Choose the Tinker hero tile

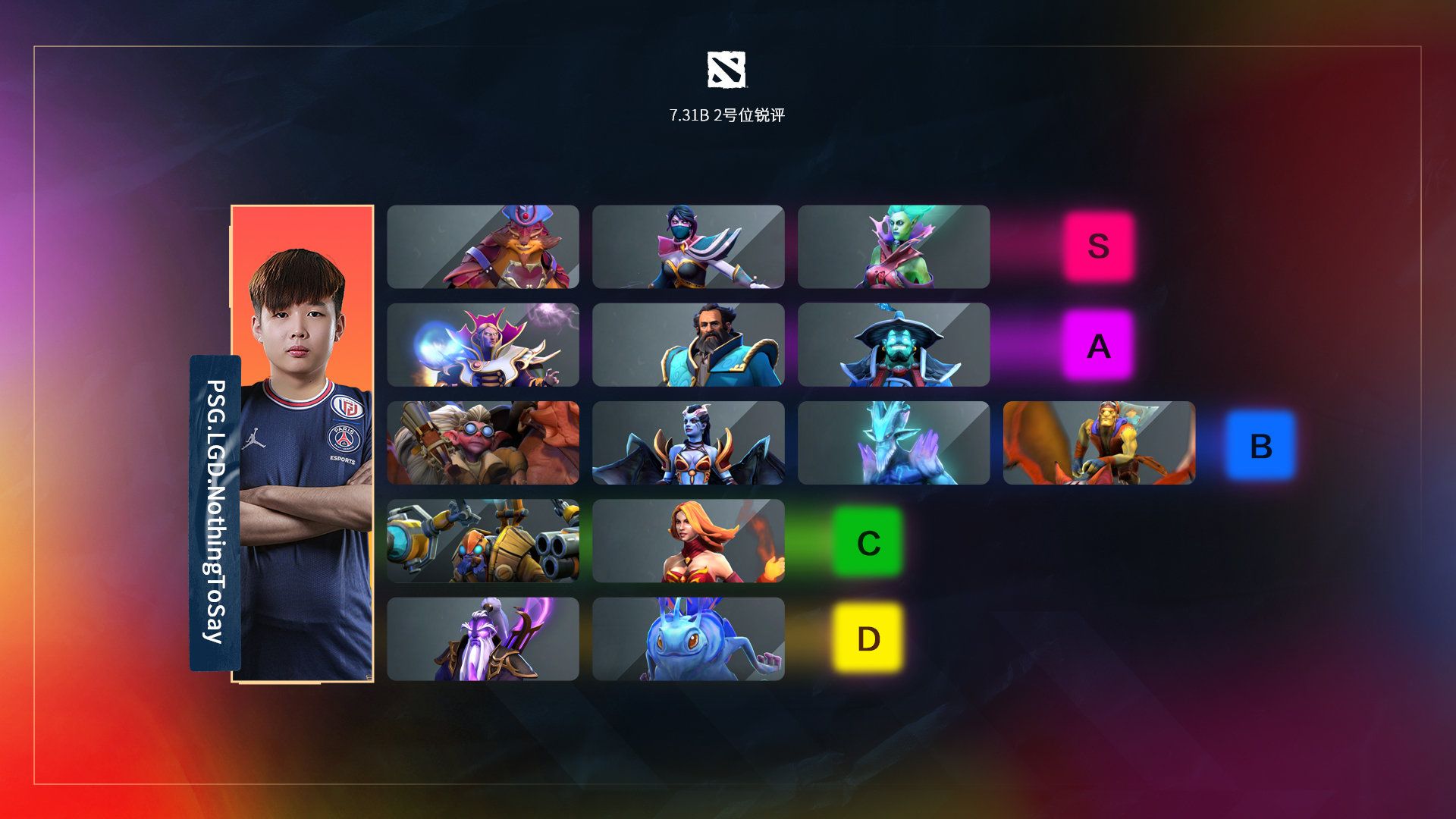click(x=483, y=541)
